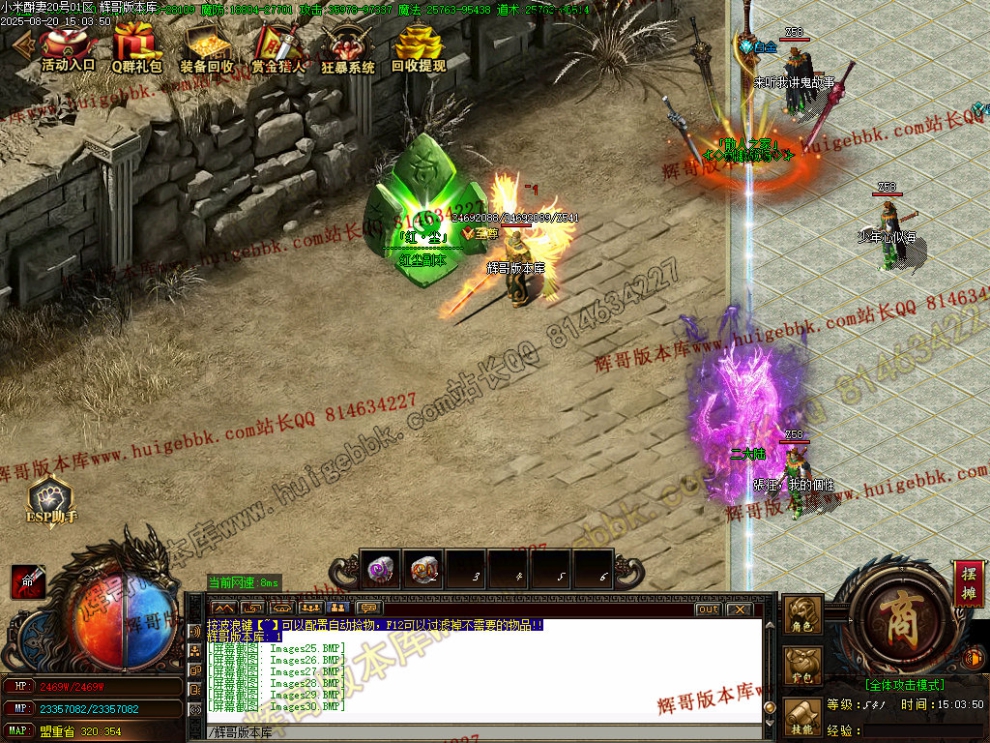
Task: Open 回收提现 gold ingot withdrawal
Action: tap(418, 49)
